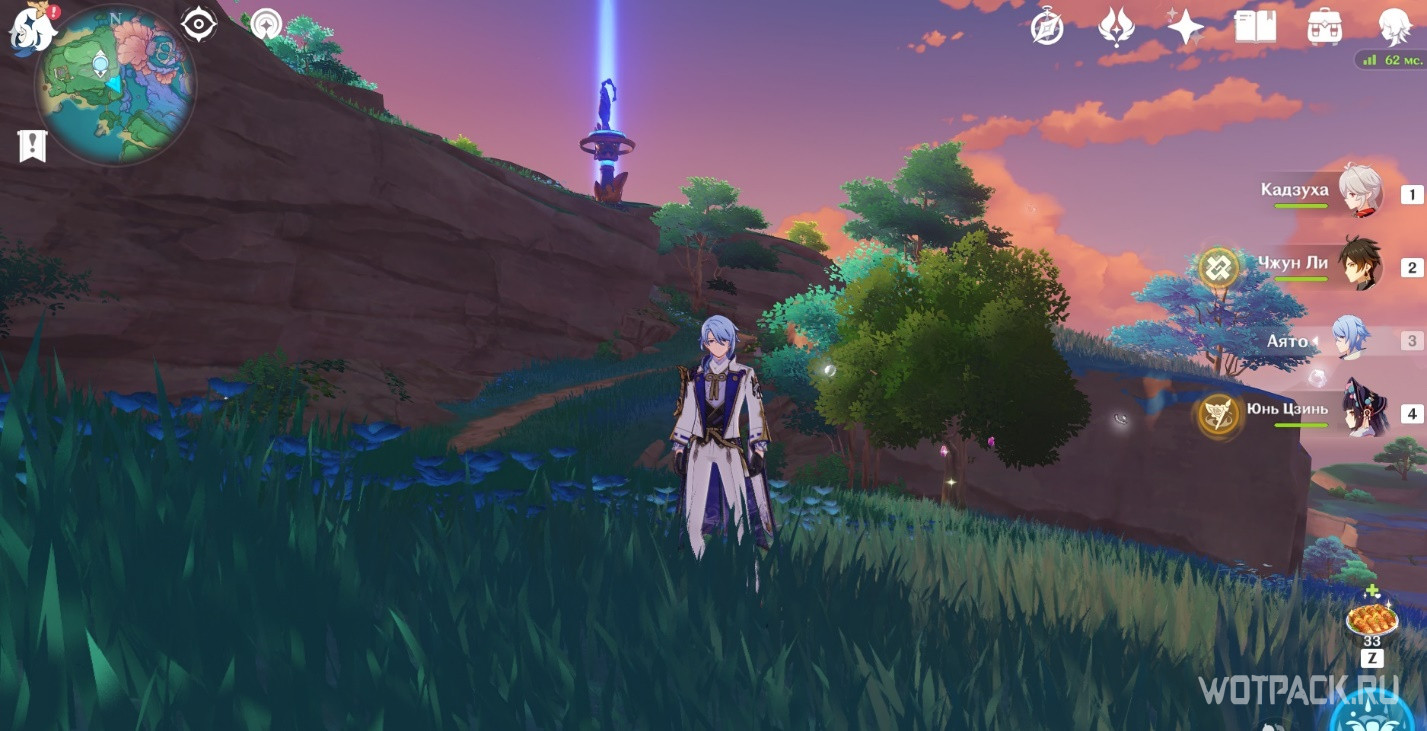Open the wish star icon
1427x731 pixels.
pyautogui.click(x=1185, y=28)
